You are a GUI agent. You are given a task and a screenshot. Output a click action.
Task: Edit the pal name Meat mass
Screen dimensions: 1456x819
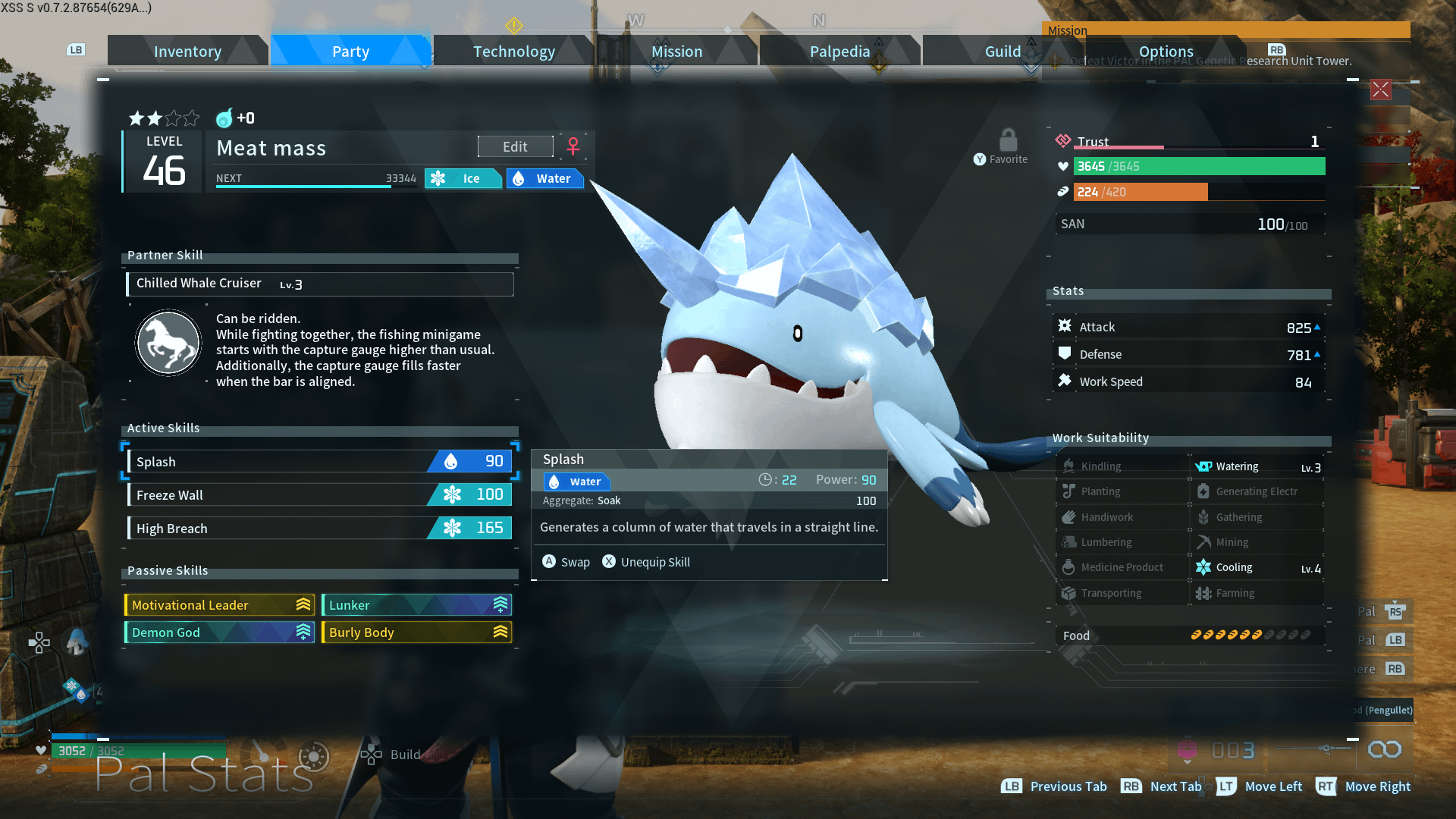coord(515,146)
